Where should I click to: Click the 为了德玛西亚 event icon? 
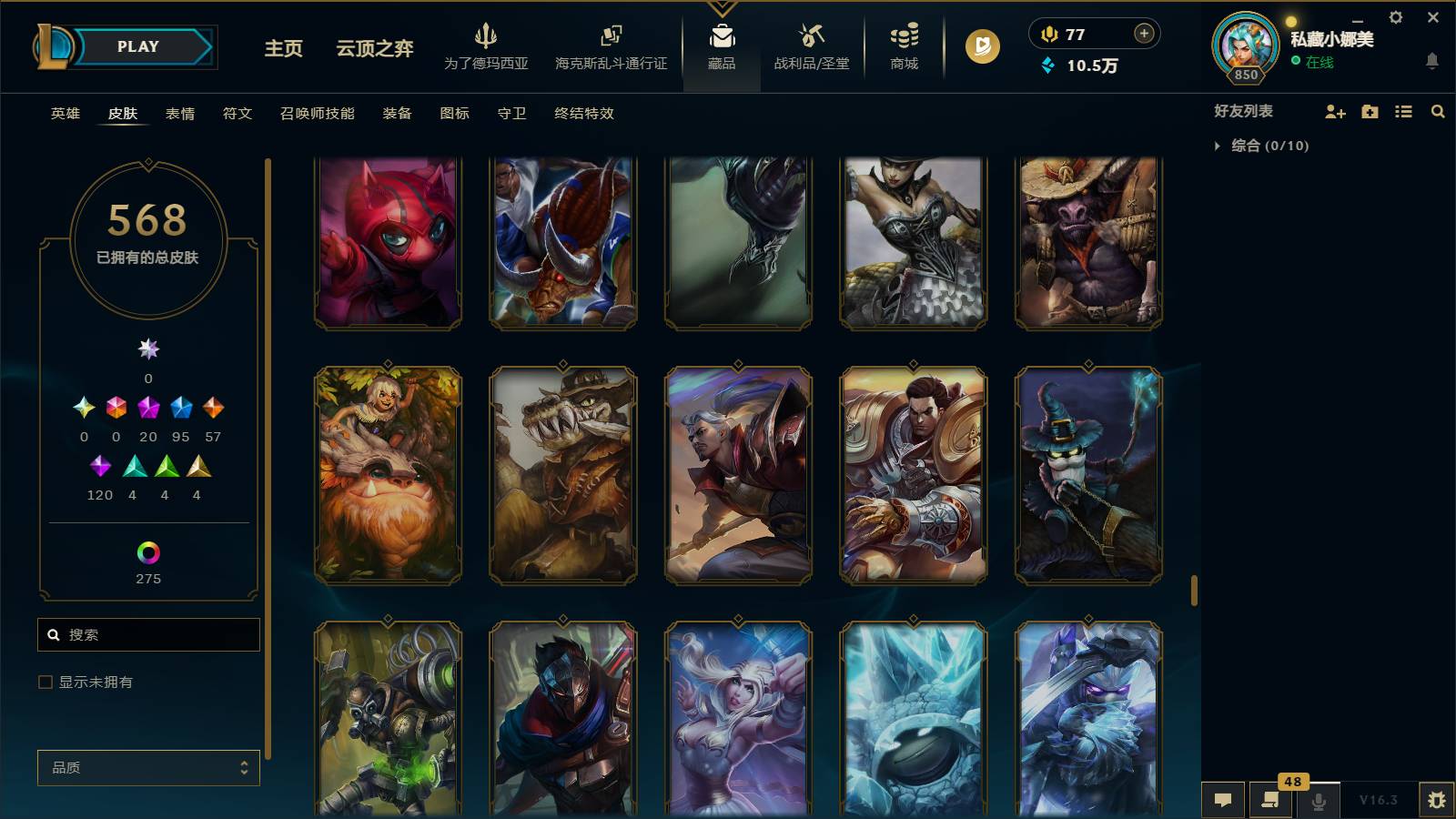click(488, 45)
